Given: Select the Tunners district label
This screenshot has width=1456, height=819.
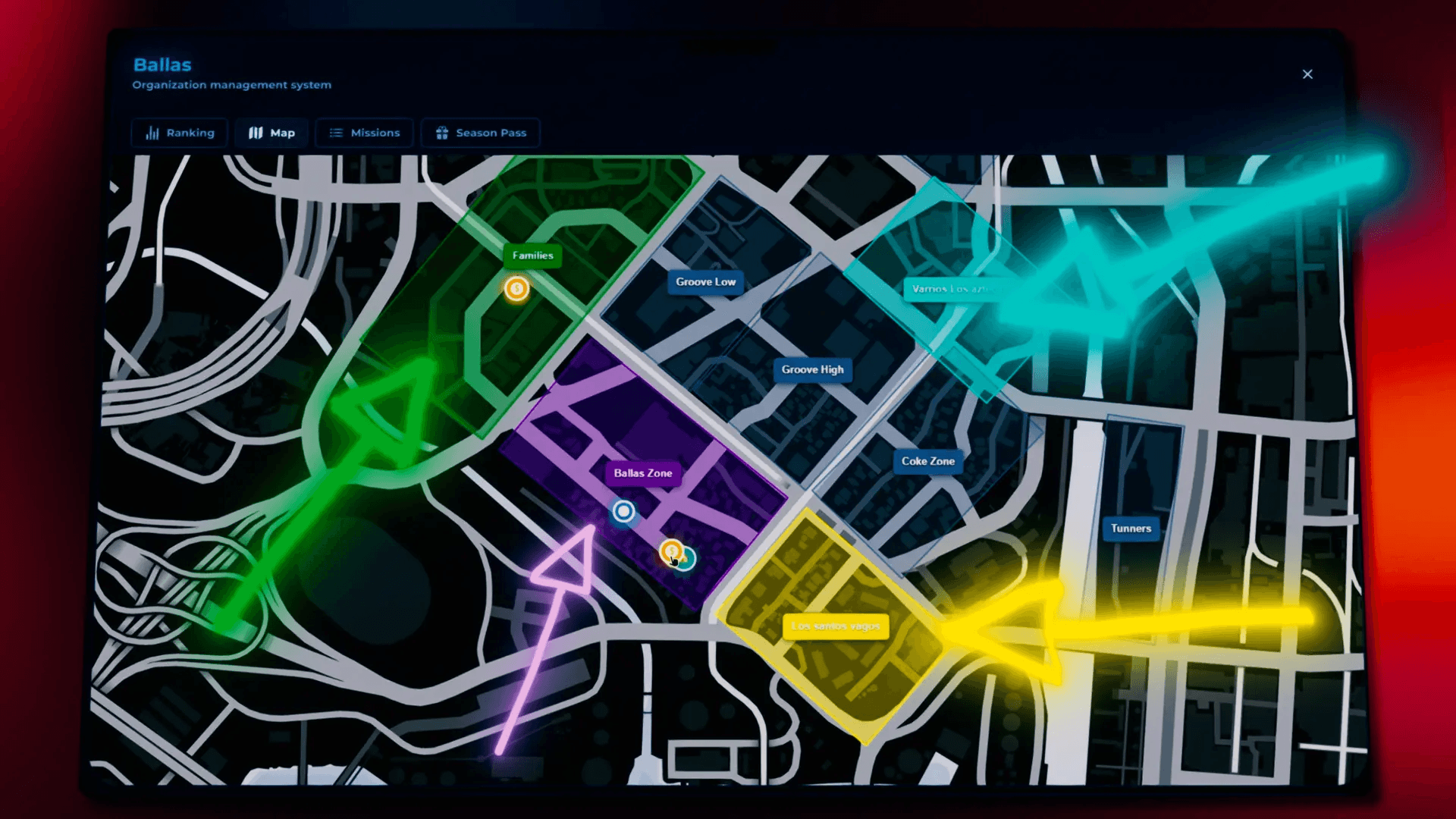Looking at the screenshot, I should coord(1131,528).
